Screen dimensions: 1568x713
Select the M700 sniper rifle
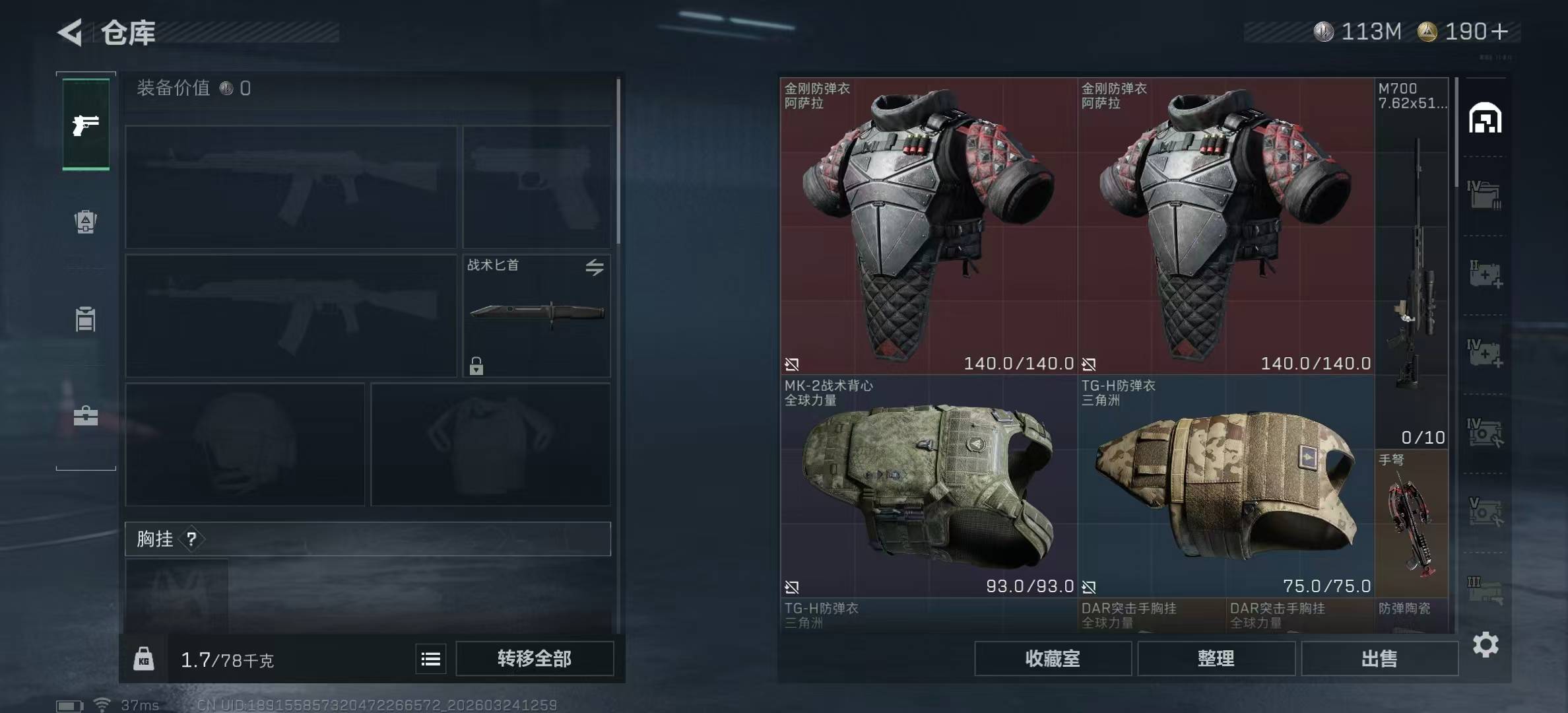tap(1412, 263)
